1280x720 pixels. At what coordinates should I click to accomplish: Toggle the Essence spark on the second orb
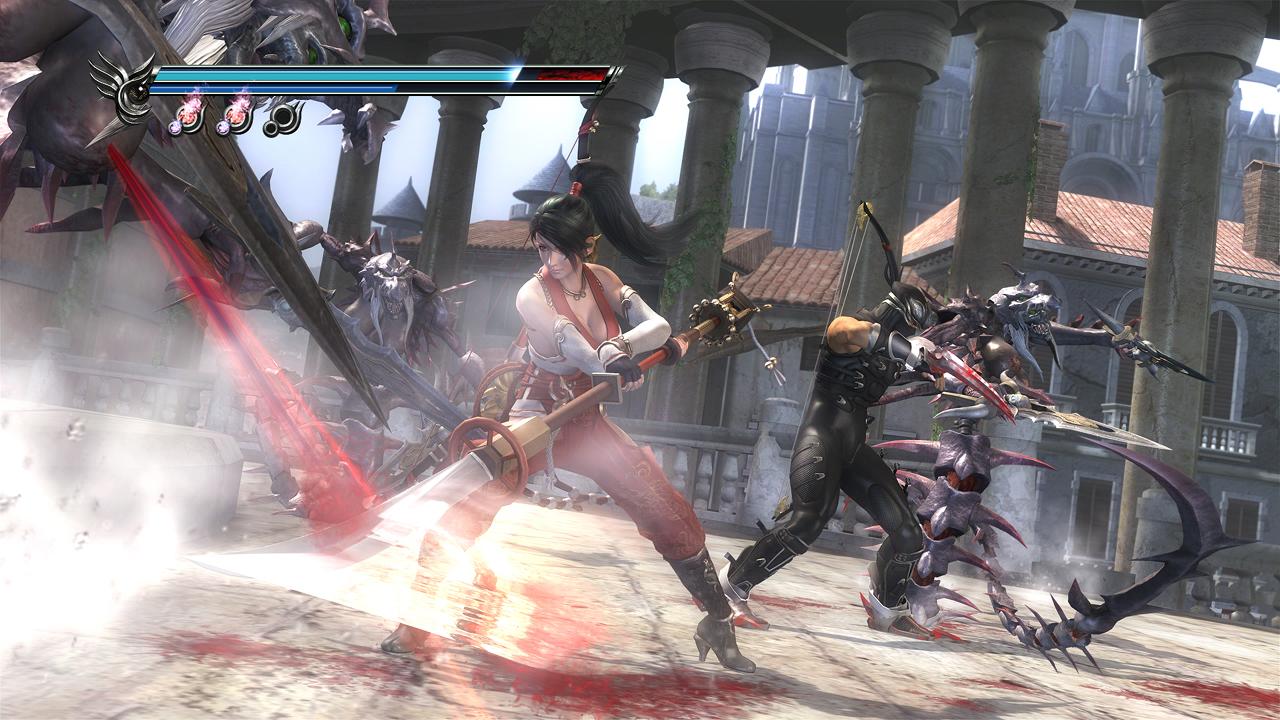(240, 103)
